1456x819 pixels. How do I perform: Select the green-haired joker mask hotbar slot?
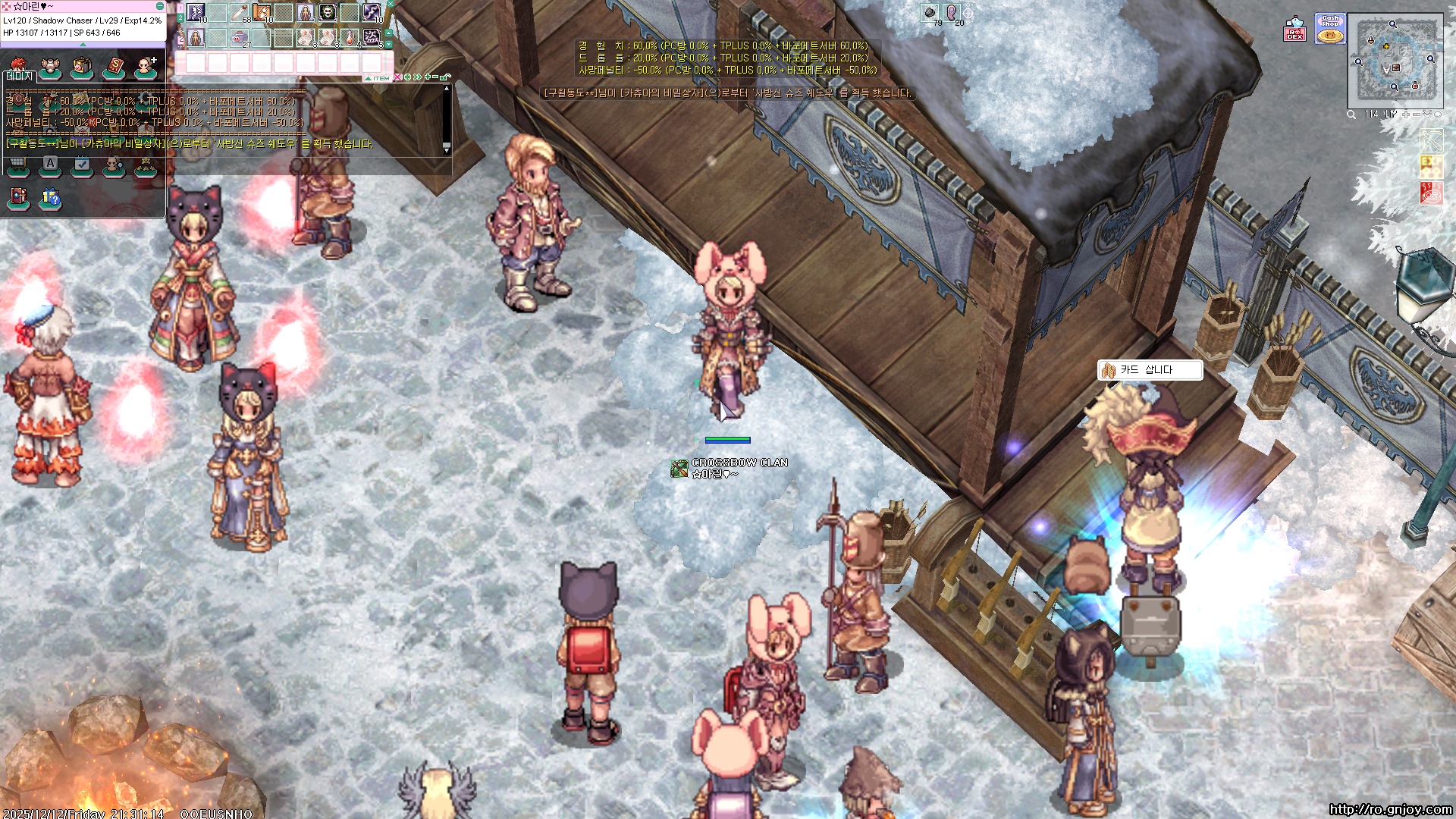328,12
